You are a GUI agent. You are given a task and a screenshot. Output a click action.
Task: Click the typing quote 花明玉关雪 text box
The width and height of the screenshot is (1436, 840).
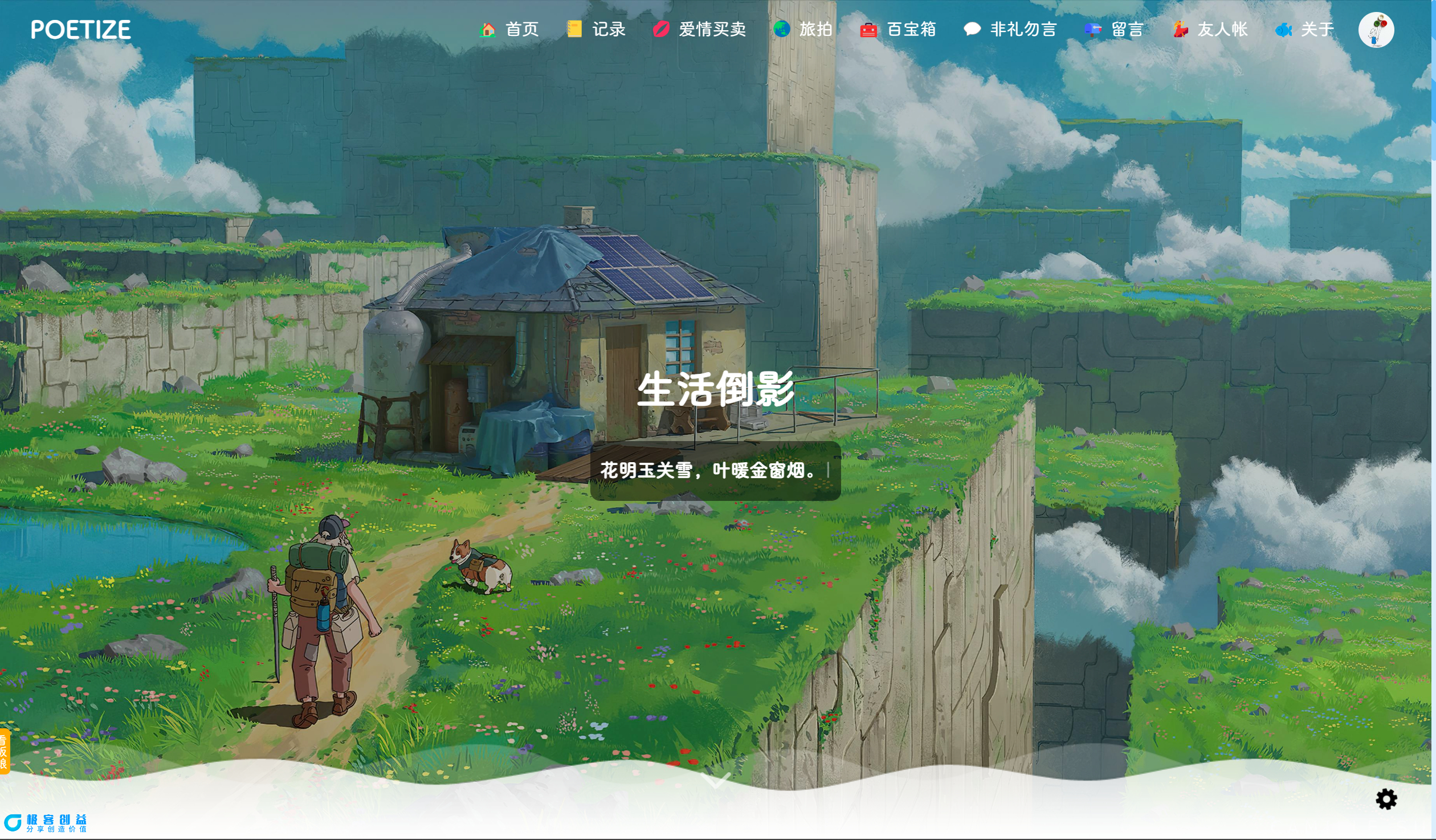(716, 472)
